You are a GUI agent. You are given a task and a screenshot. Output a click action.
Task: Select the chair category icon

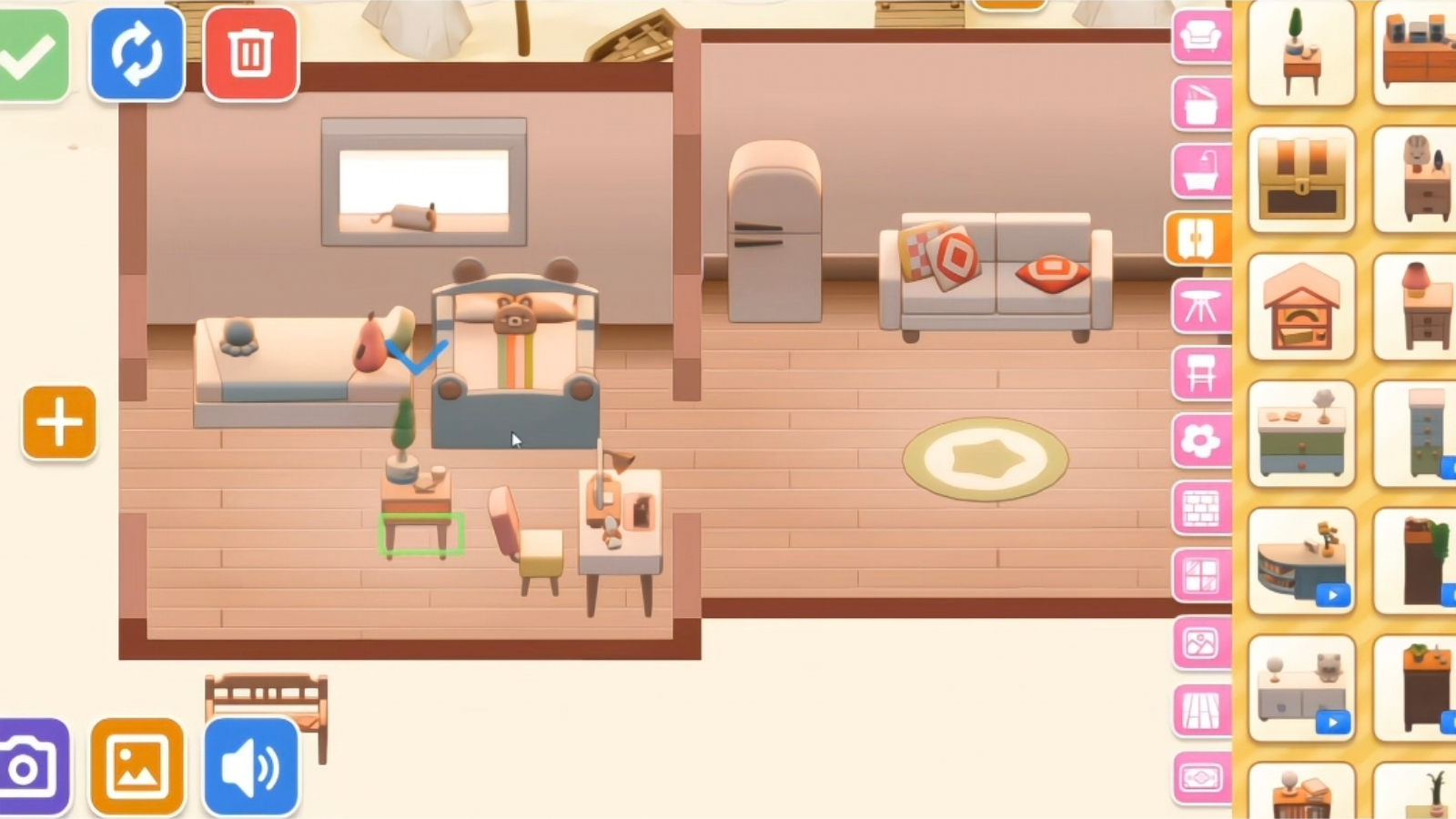click(x=1199, y=373)
